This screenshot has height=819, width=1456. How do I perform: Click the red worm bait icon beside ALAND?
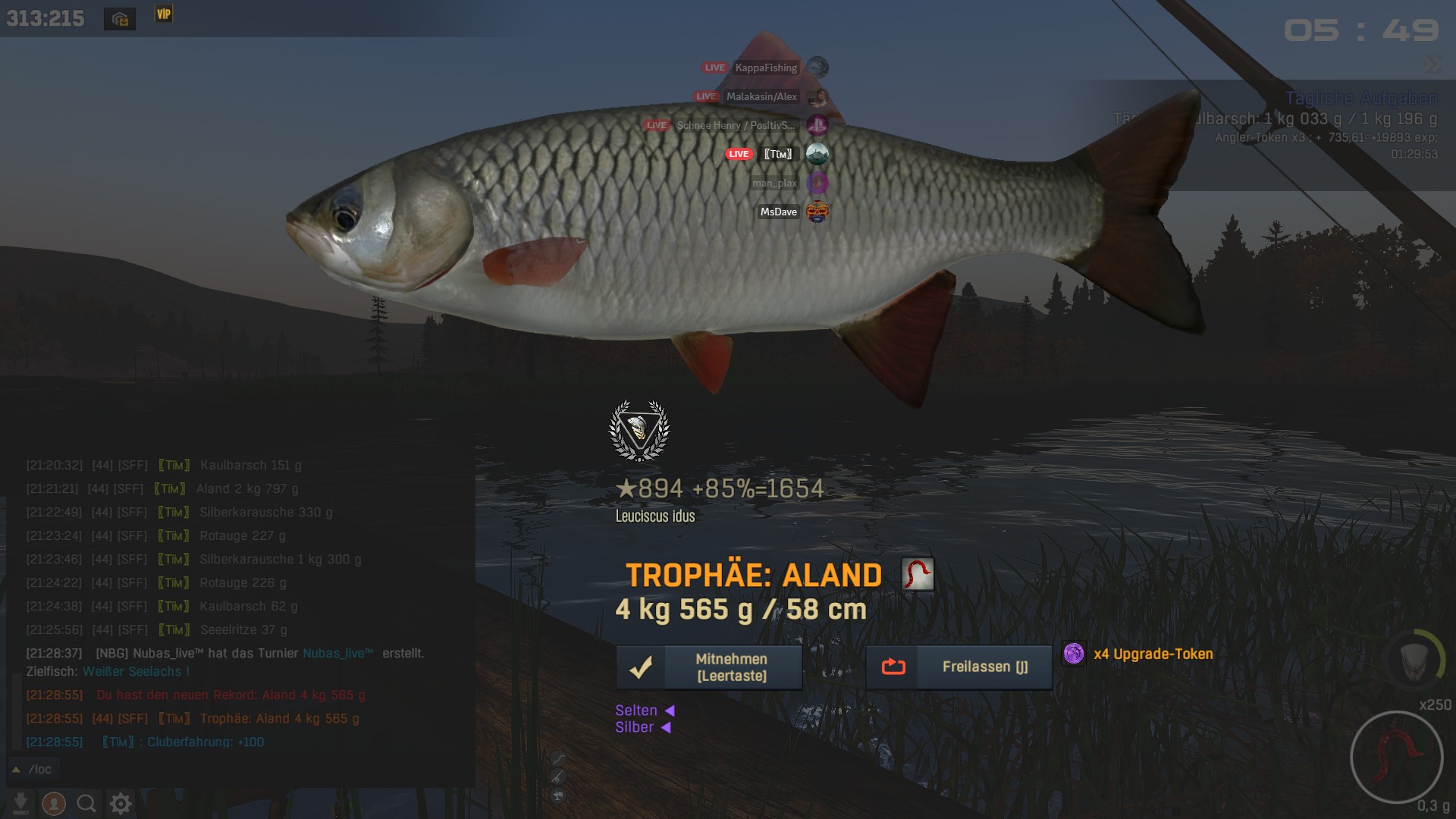point(918,574)
